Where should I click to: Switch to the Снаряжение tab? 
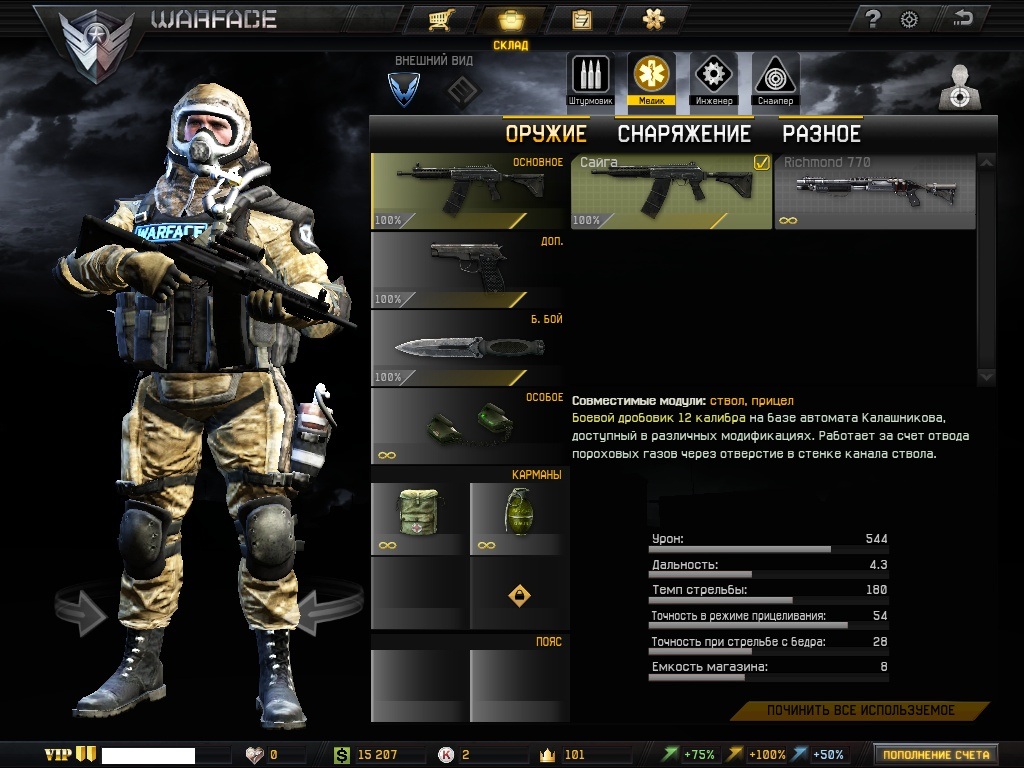tap(683, 134)
